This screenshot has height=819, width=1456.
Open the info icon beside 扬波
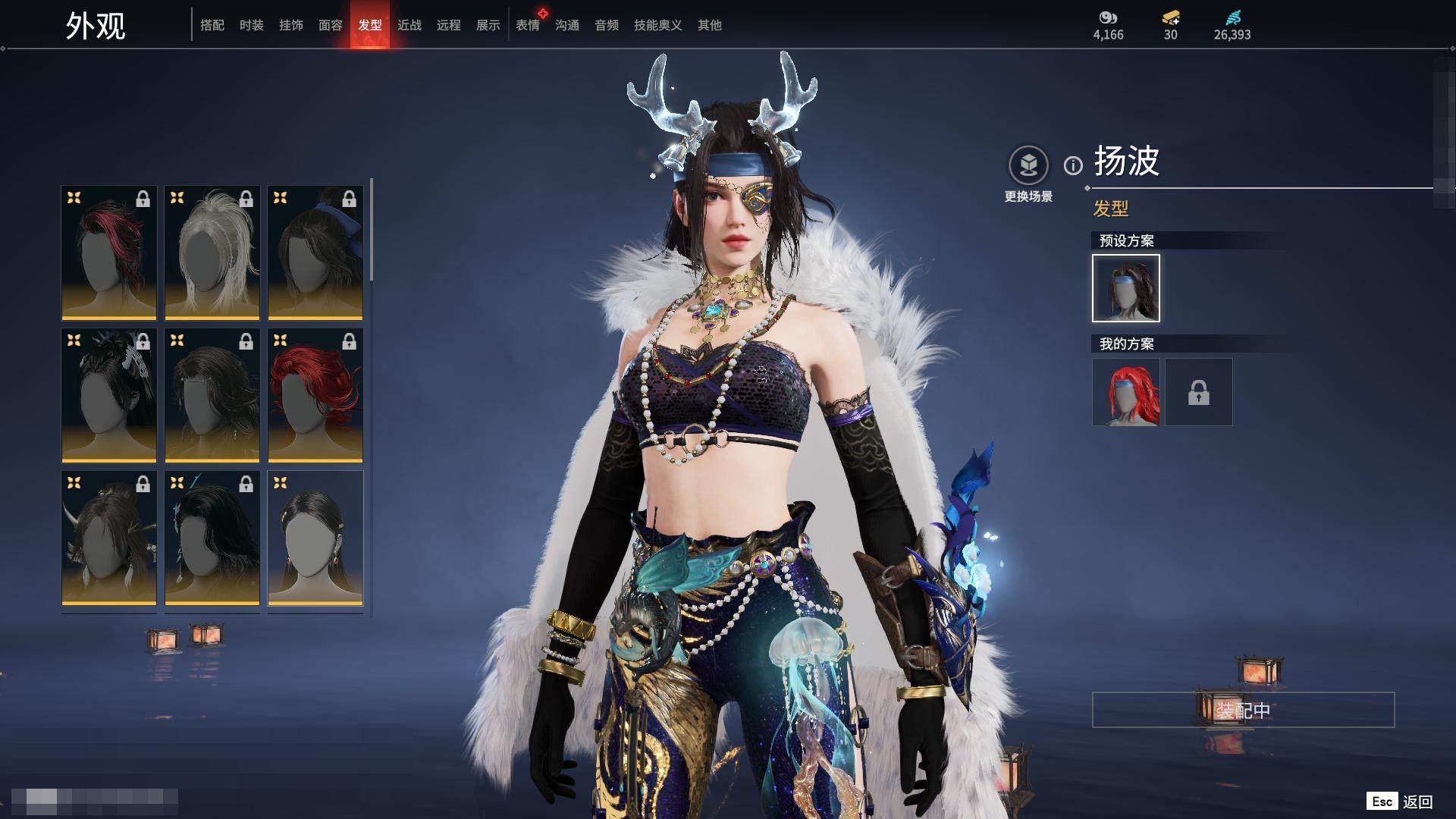tap(1073, 165)
